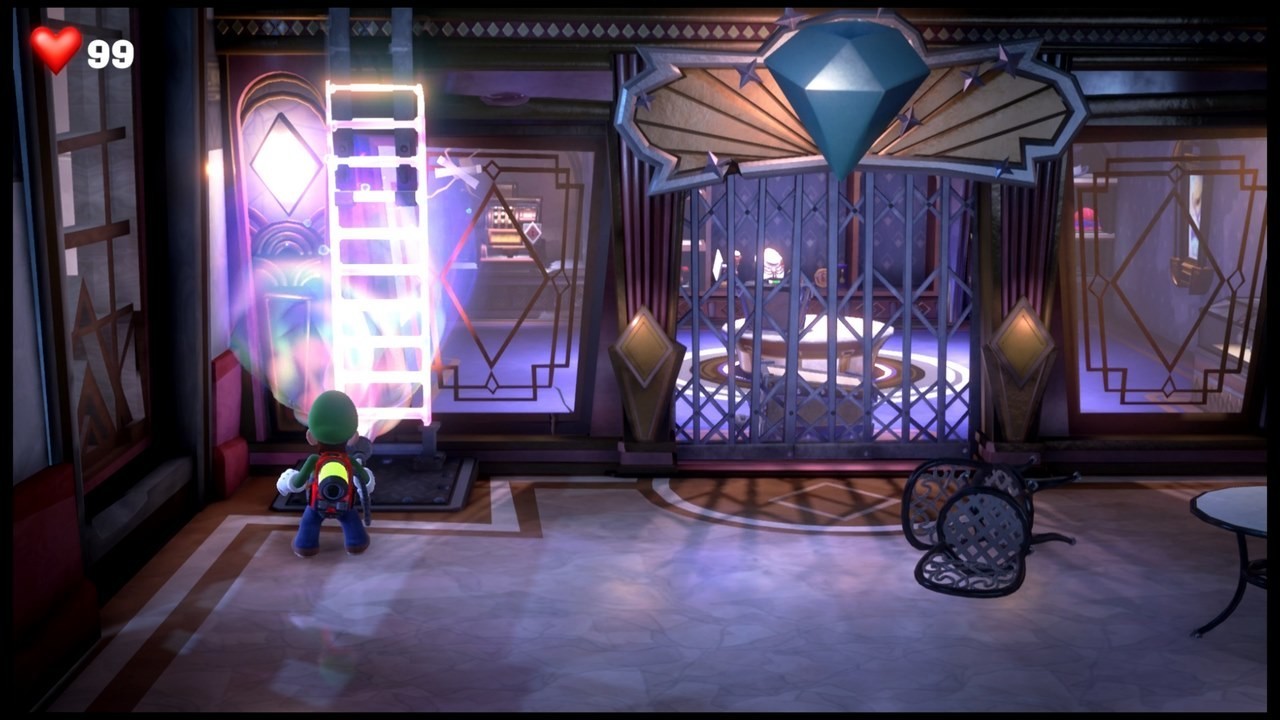
Task: Select the glowing white ladder
Action: click(x=380, y=250)
